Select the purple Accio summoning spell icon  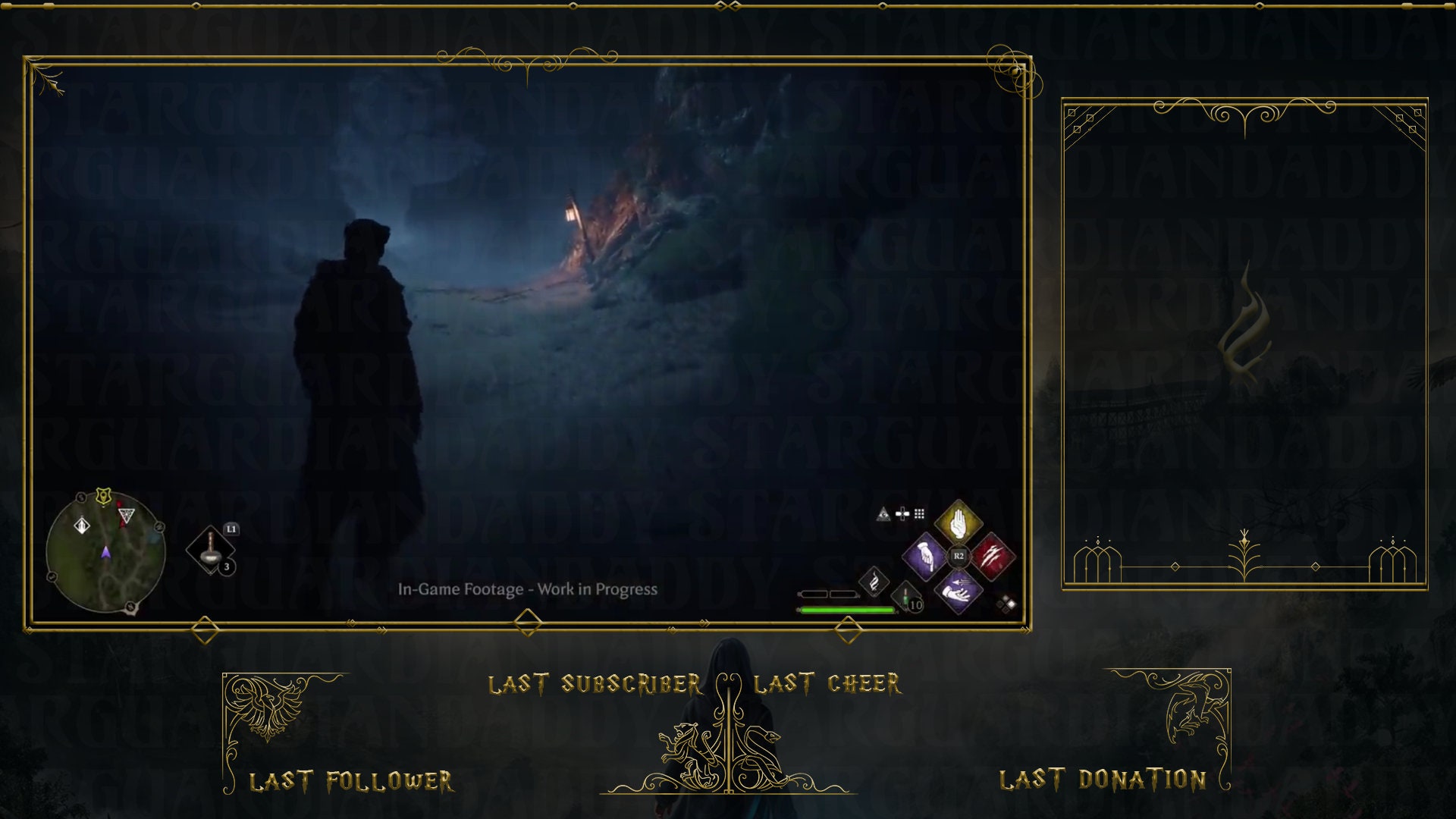[x=957, y=592]
